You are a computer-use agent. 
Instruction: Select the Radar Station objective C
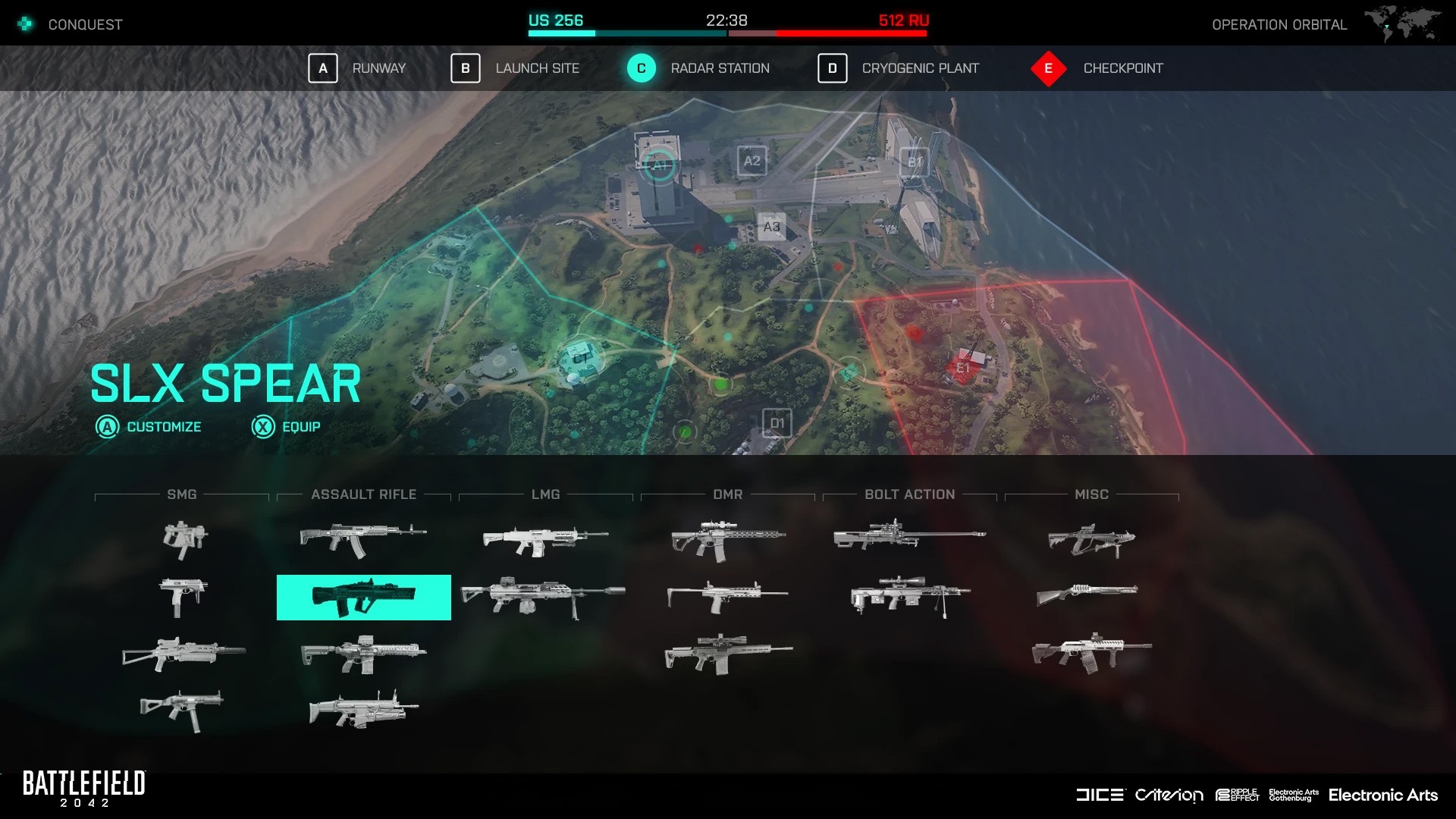642,68
